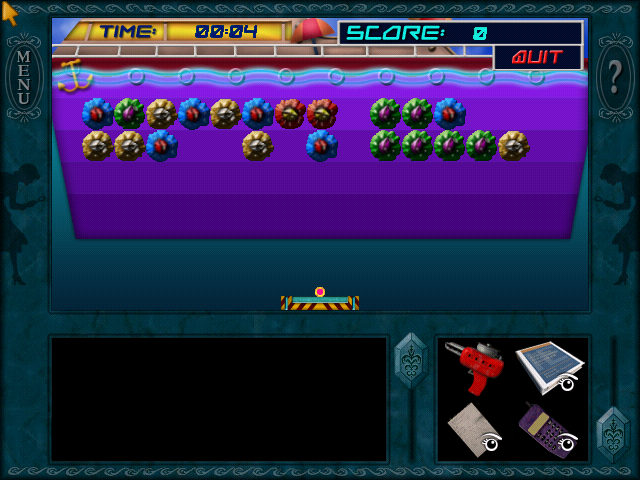This screenshot has height=480, width=640.
Task: Click the gem slider beside the text box
Action: [411, 360]
